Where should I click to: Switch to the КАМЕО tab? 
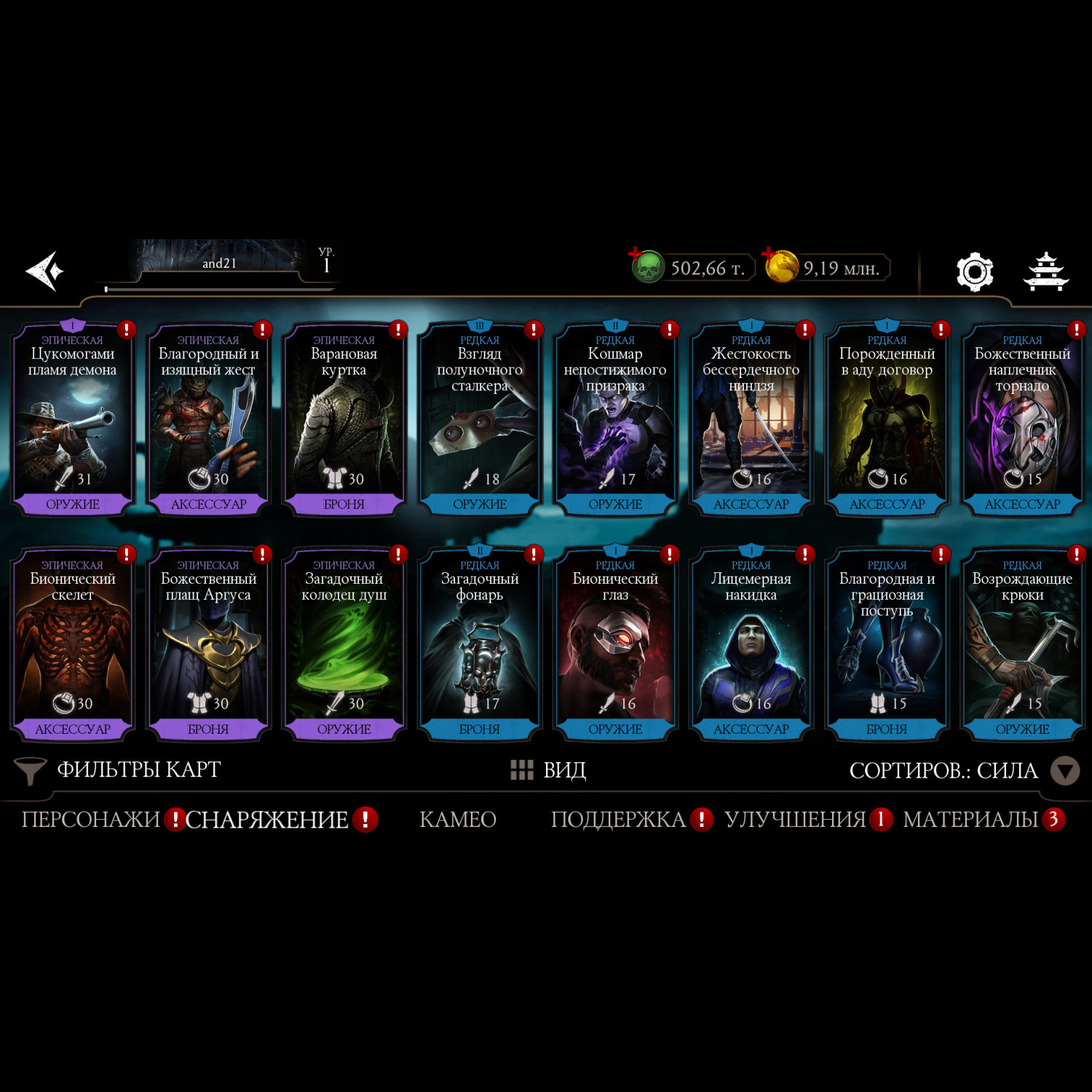pyautogui.click(x=458, y=820)
